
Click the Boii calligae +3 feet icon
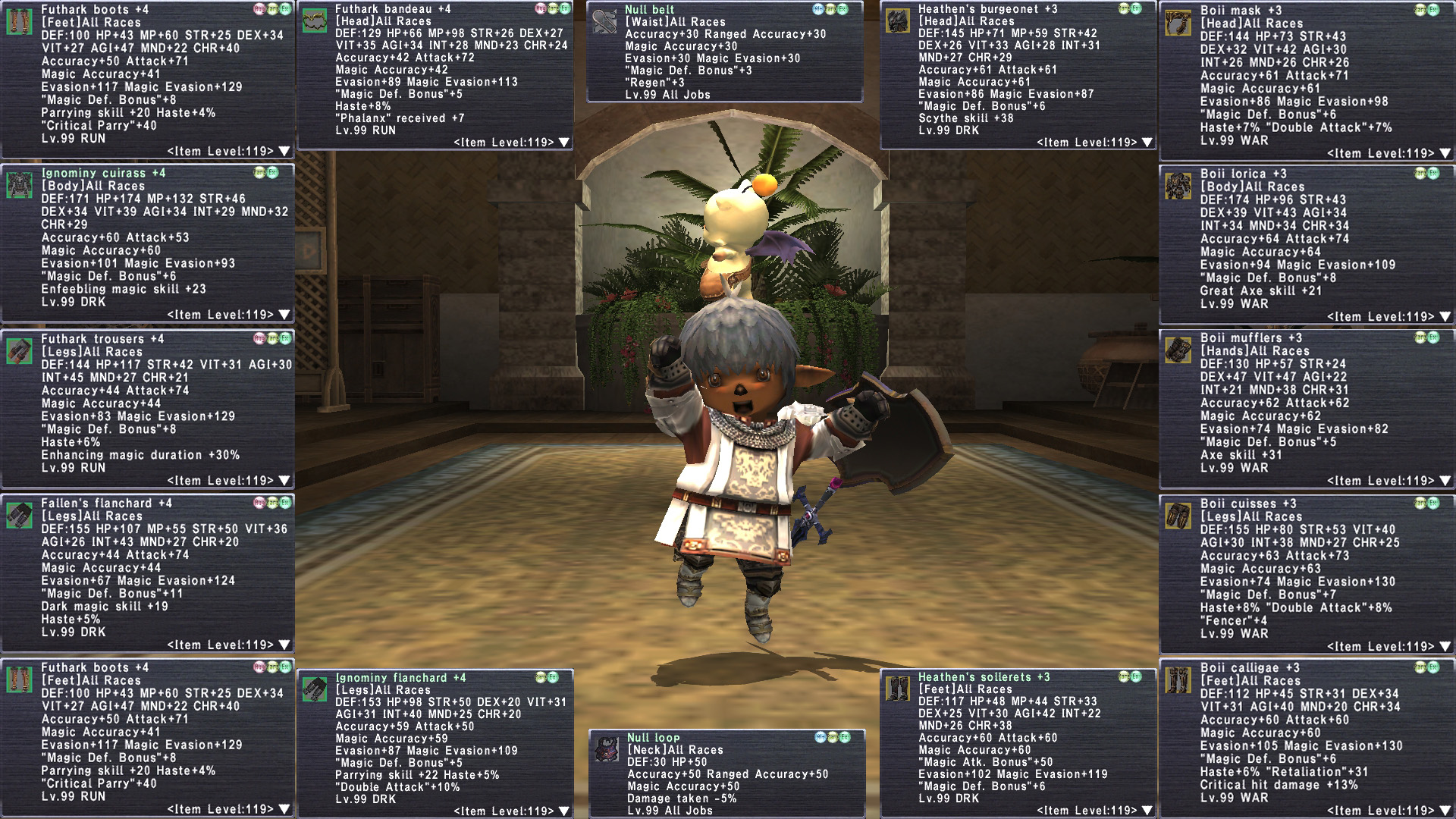(1178, 680)
